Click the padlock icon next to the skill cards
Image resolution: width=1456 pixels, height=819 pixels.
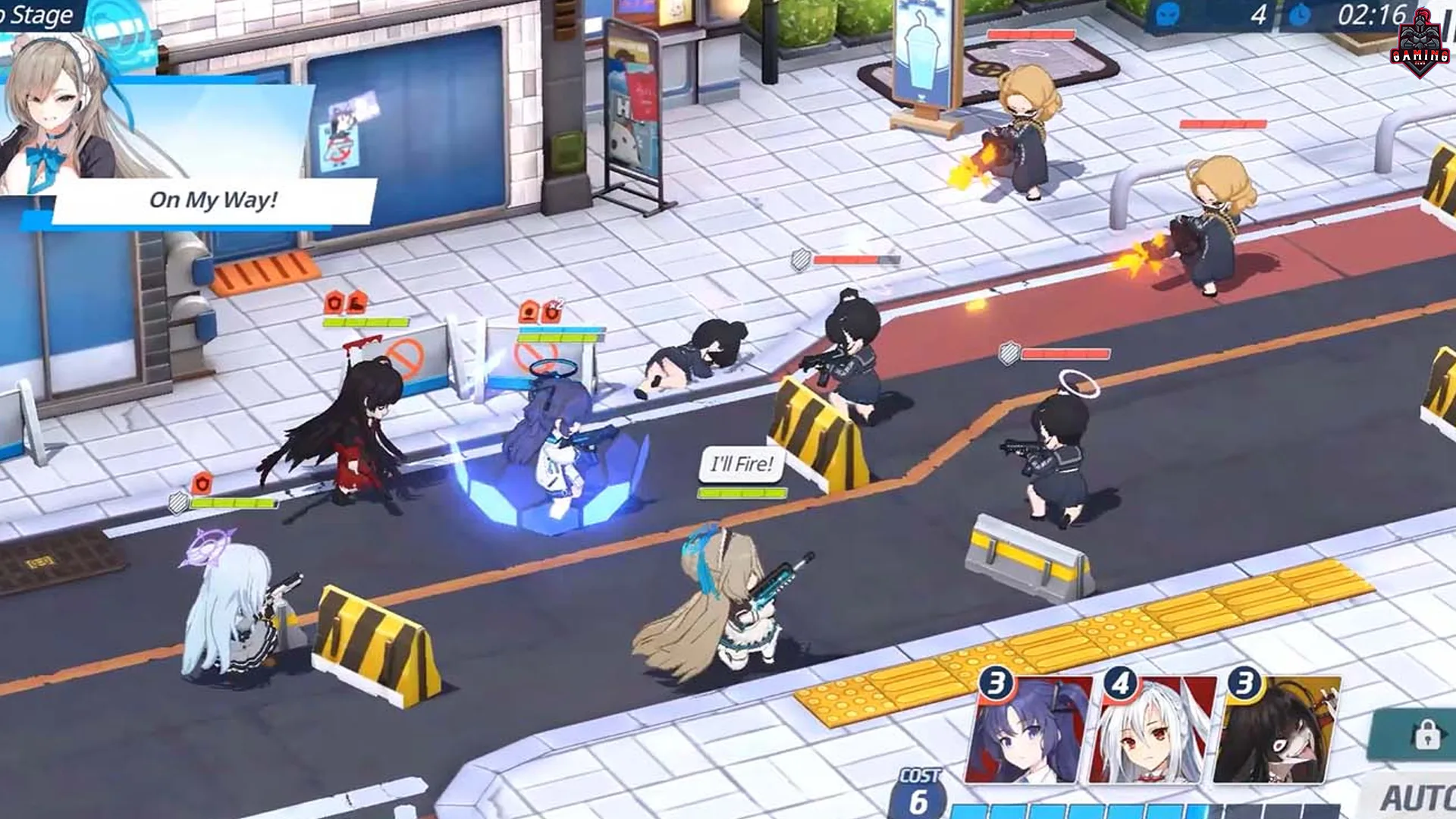pos(1427,733)
